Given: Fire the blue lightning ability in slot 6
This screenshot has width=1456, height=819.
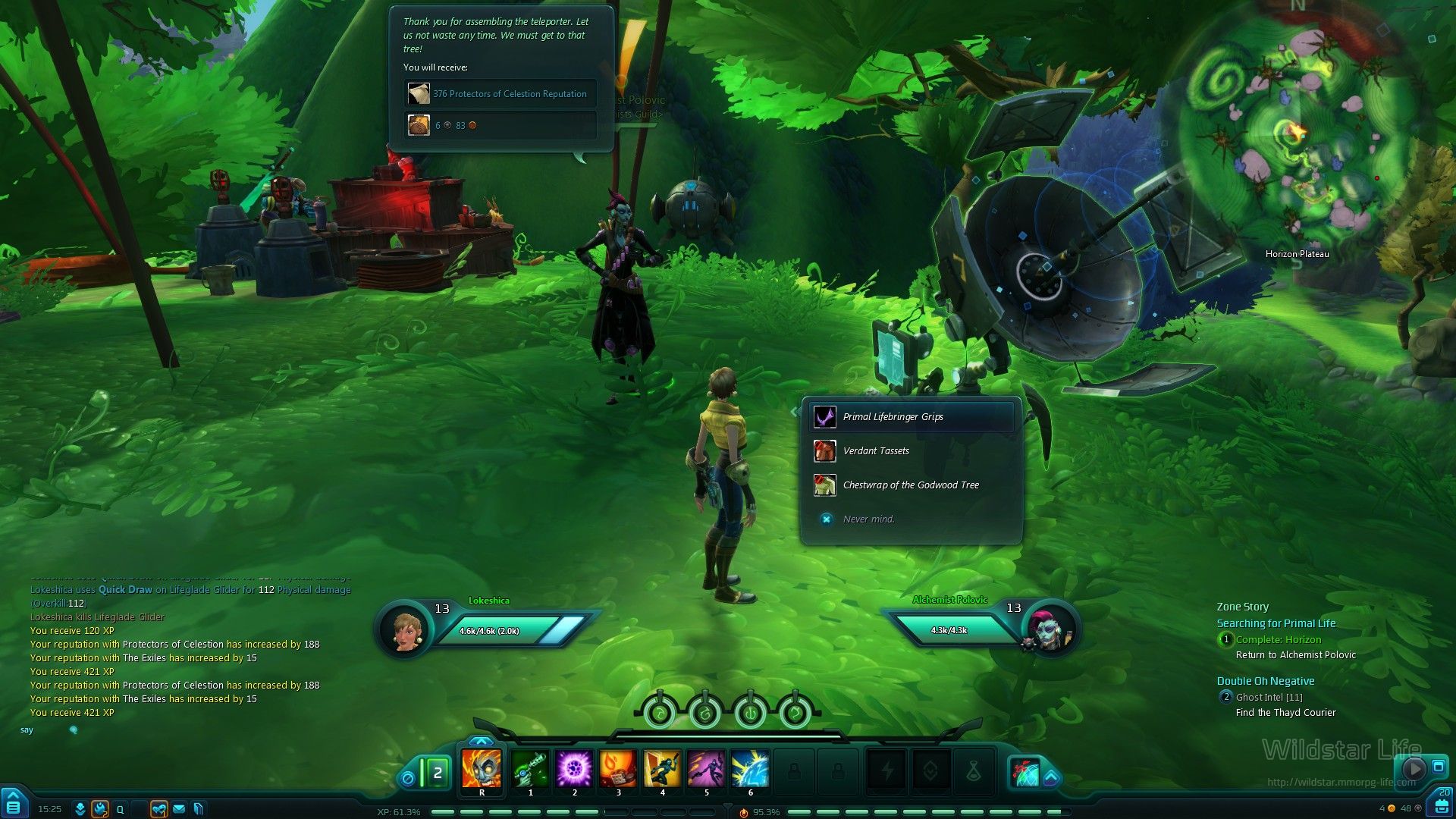Looking at the screenshot, I should point(750,769).
